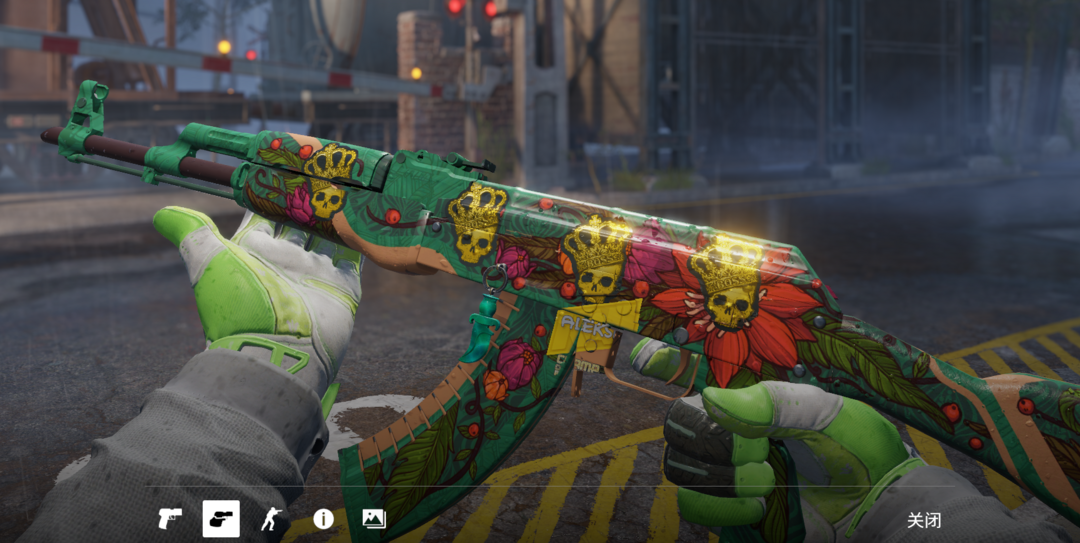Open the background scenery picker icon
Screen dimensions: 1080x543
click(374, 519)
